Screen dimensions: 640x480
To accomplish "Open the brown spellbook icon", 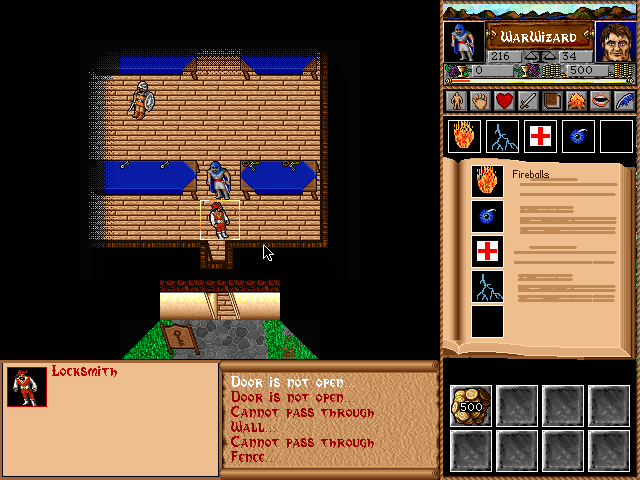I will pyautogui.click(x=552, y=101).
